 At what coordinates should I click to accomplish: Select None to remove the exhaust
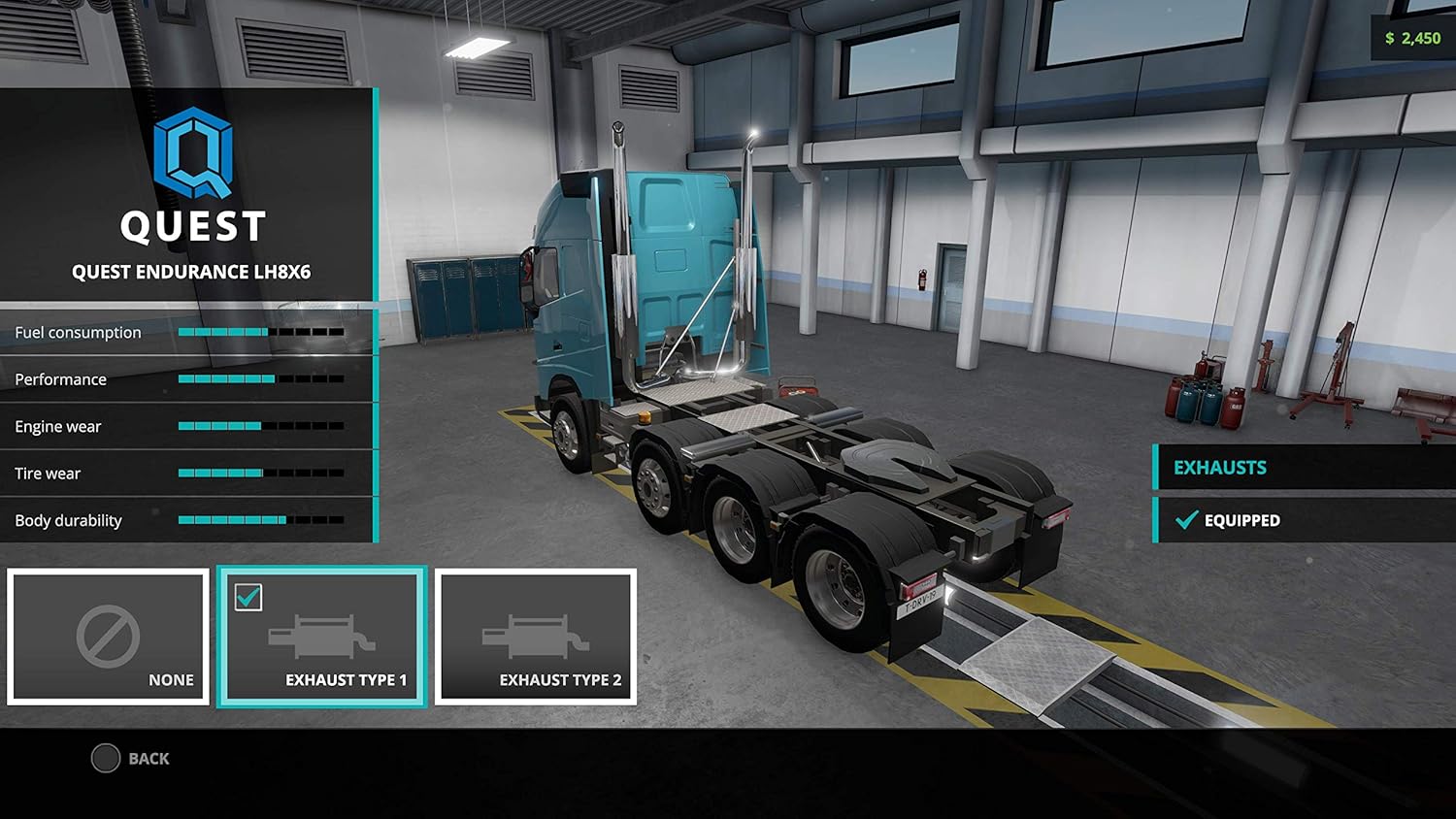click(x=107, y=637)
